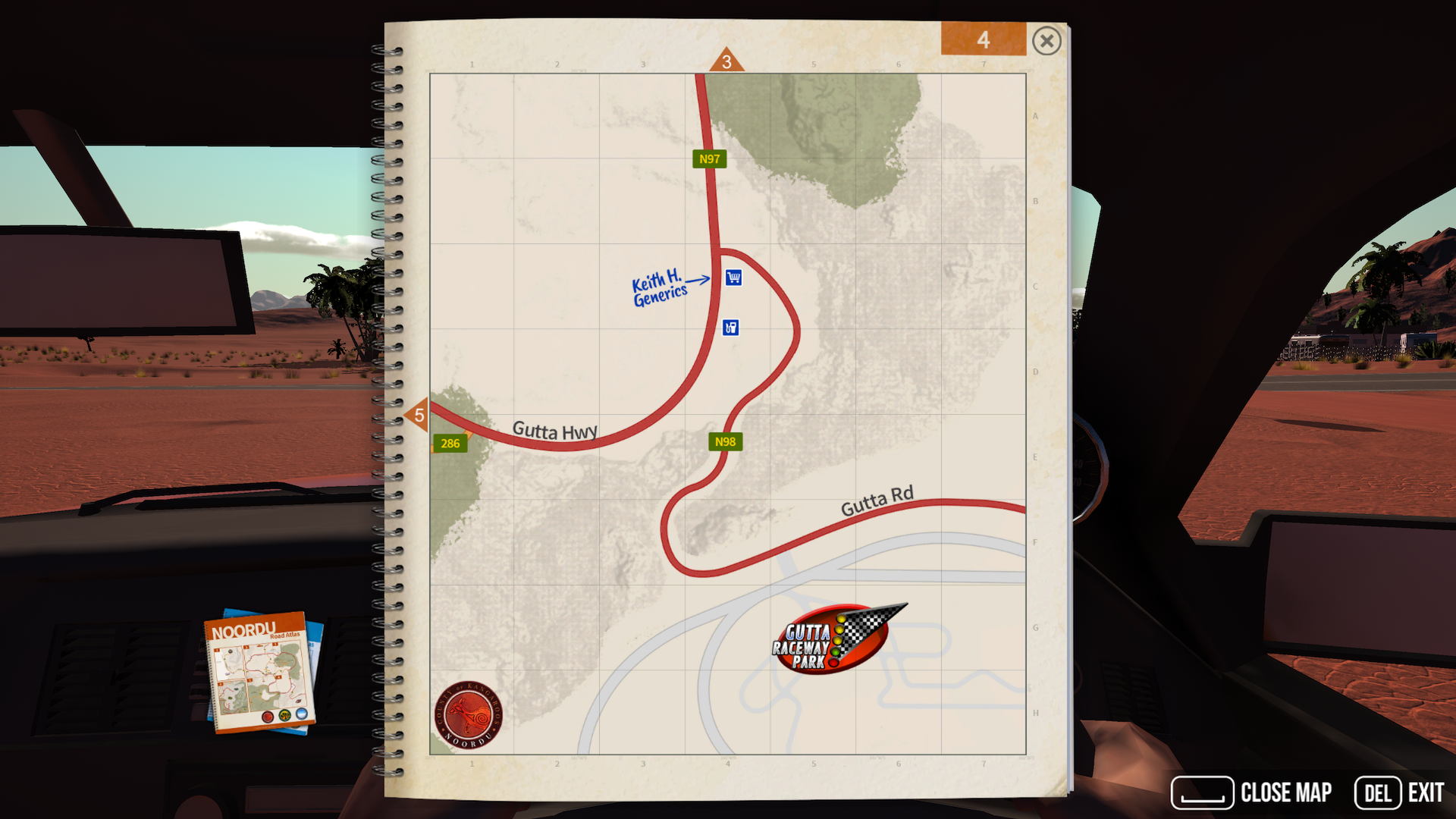
Task: Select the shopping cart store marker
Action: pos(733,278)
